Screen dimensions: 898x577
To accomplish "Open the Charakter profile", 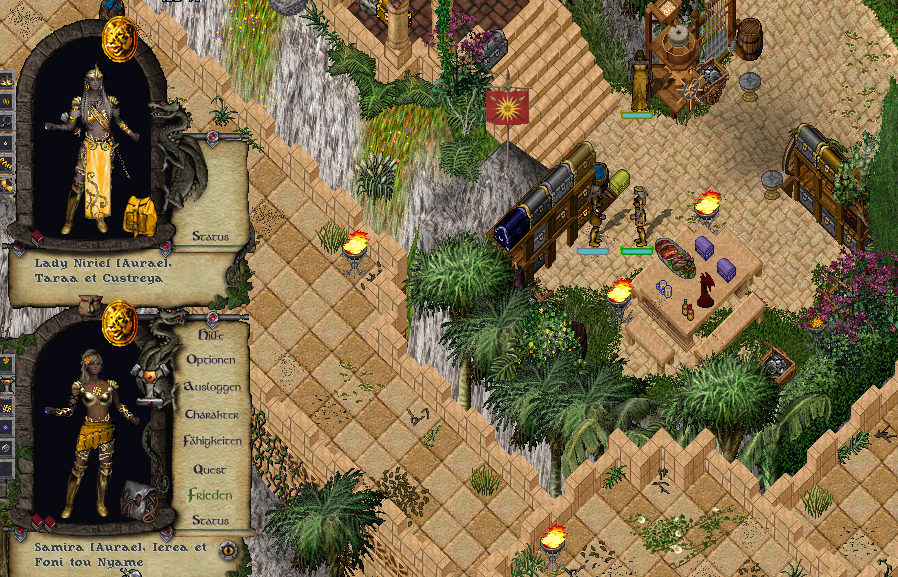I will (x=211, y=414).
